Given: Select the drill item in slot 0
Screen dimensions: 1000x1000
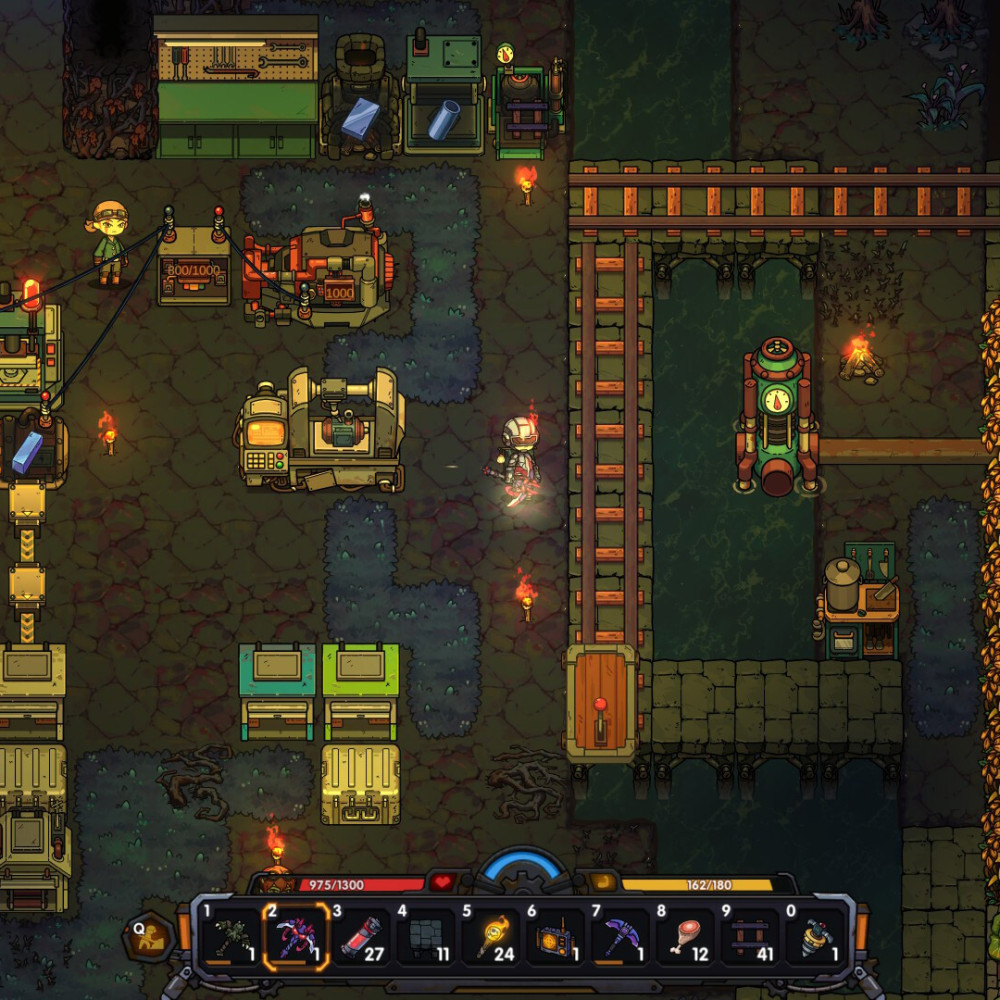Looking at the screenshot, I should (x=817, y=937).
